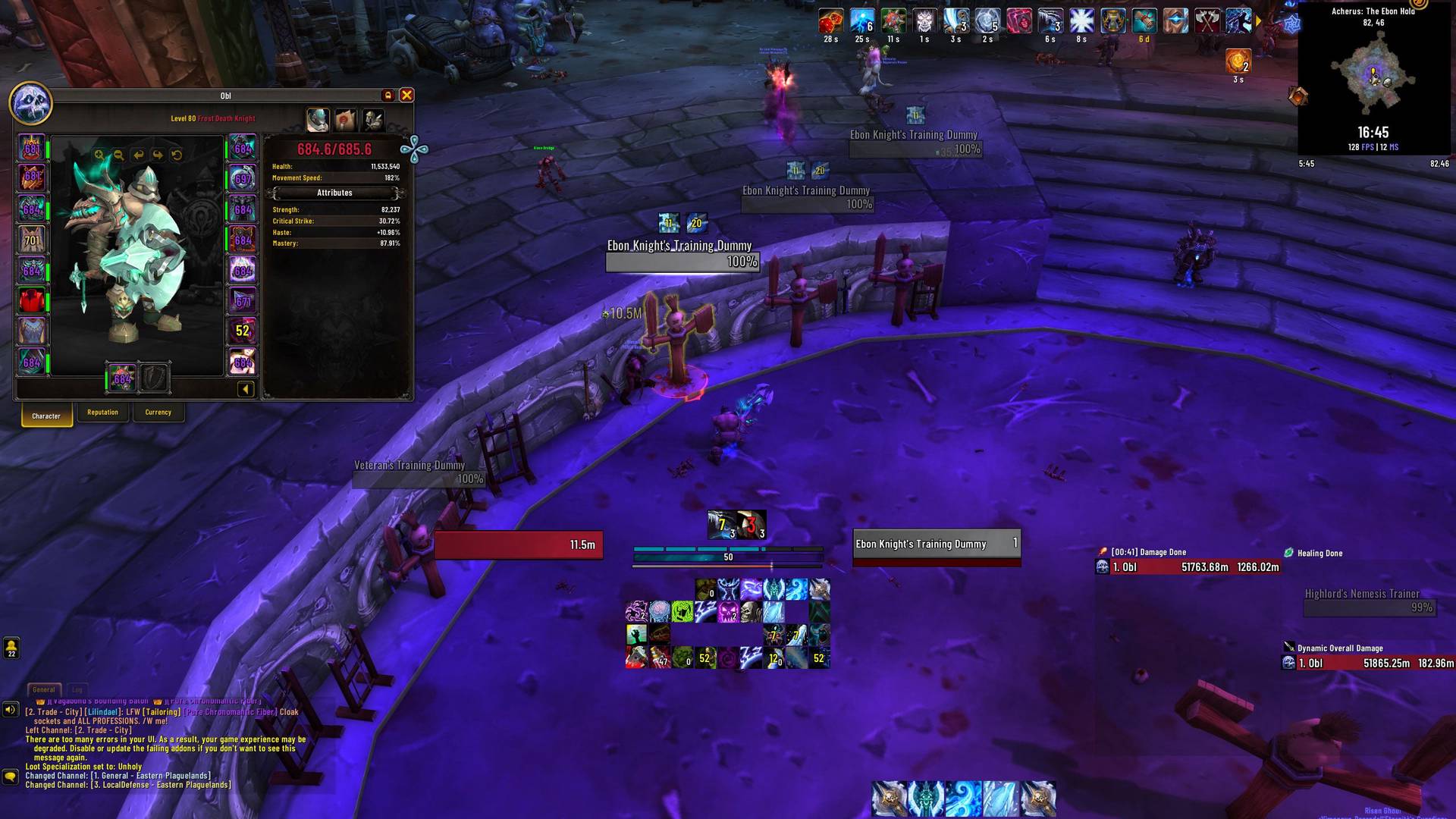Activate the purple skull ability
The width and height of the screenshot is (1456, 819).
[x=728, y=611]
